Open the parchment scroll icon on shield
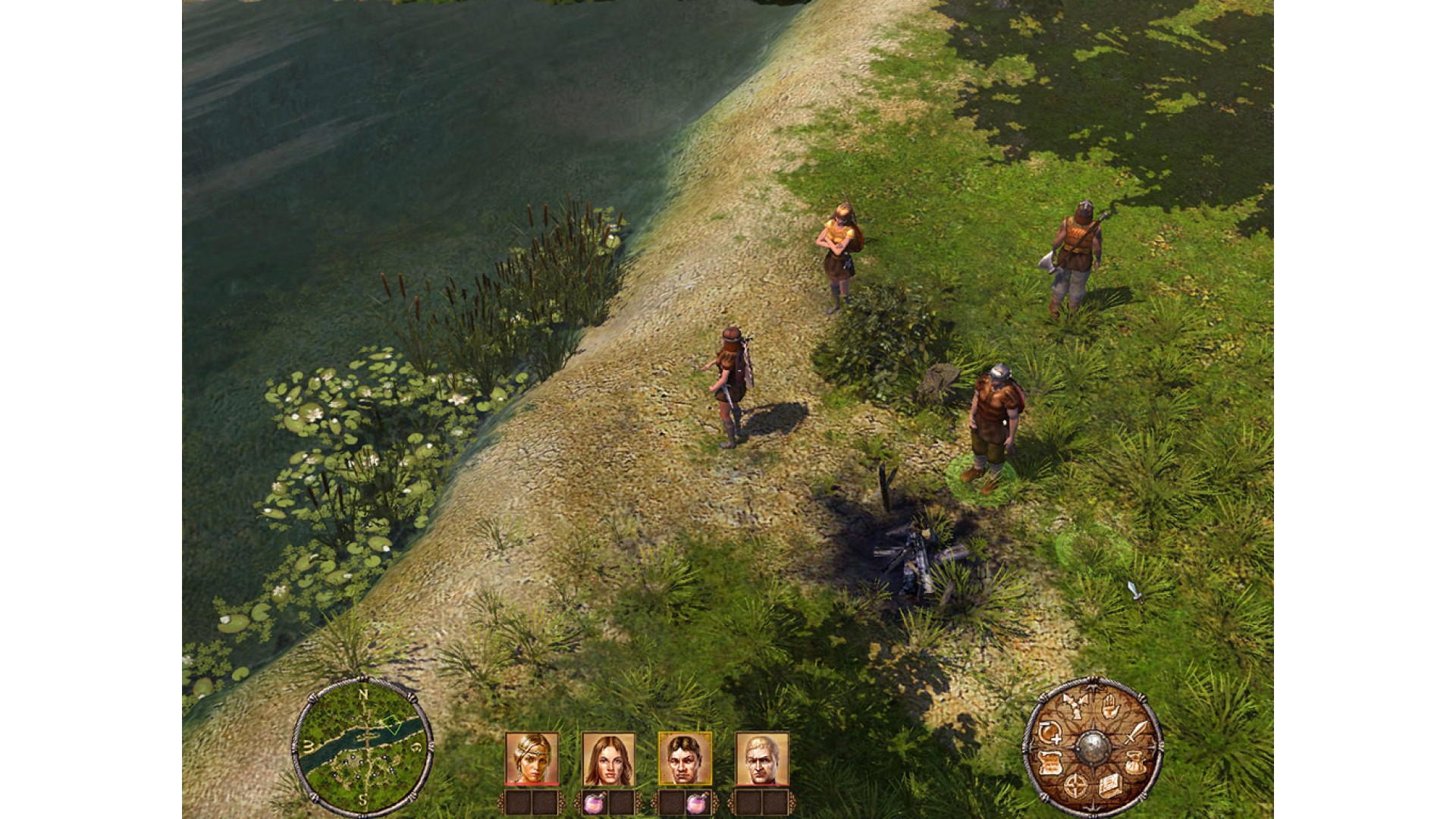The height and width of the screenshot is (819, 1456). click(x=1050, y=764)
